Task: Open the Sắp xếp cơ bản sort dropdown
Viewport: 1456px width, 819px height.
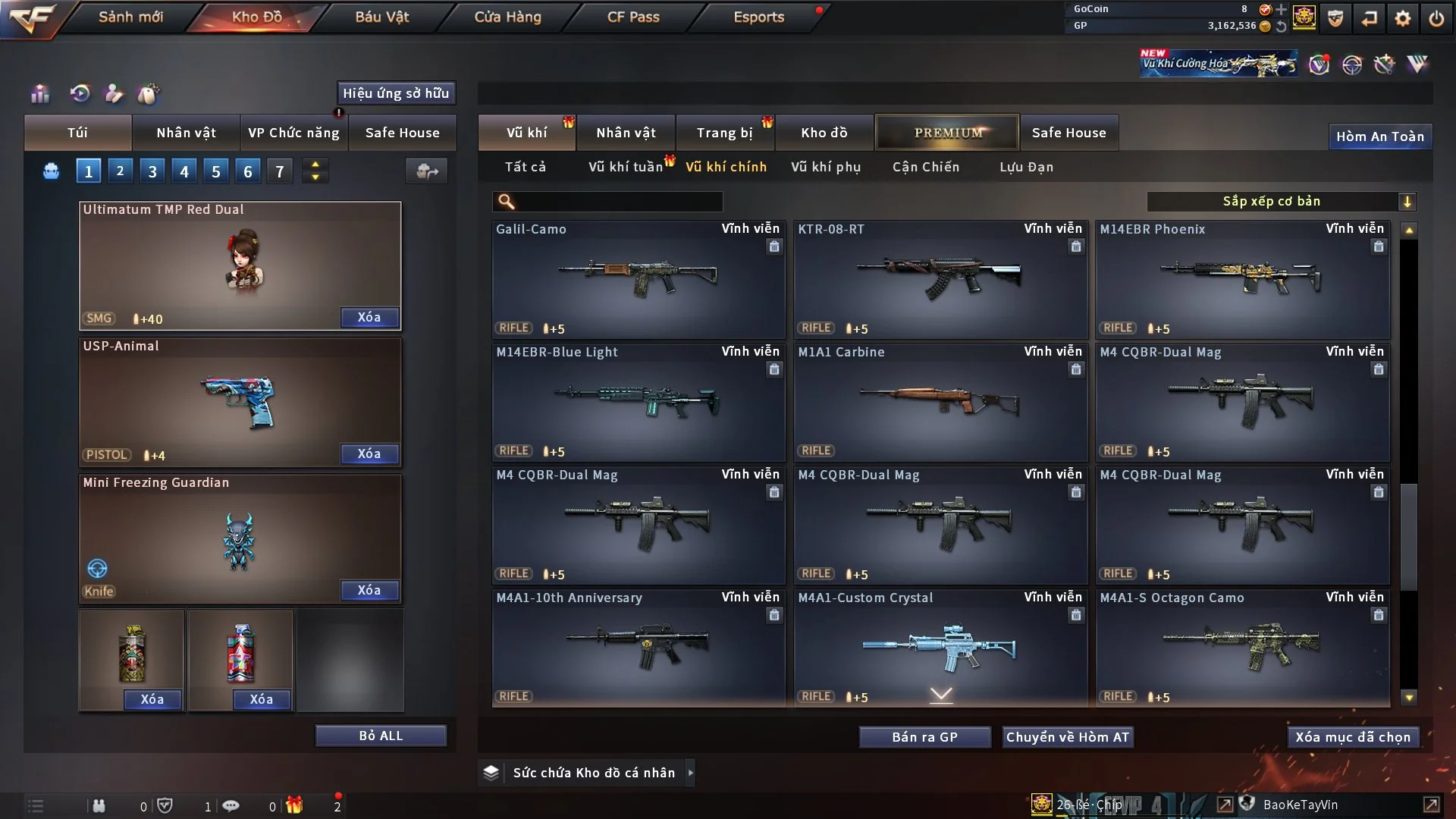Action: 1281,202
